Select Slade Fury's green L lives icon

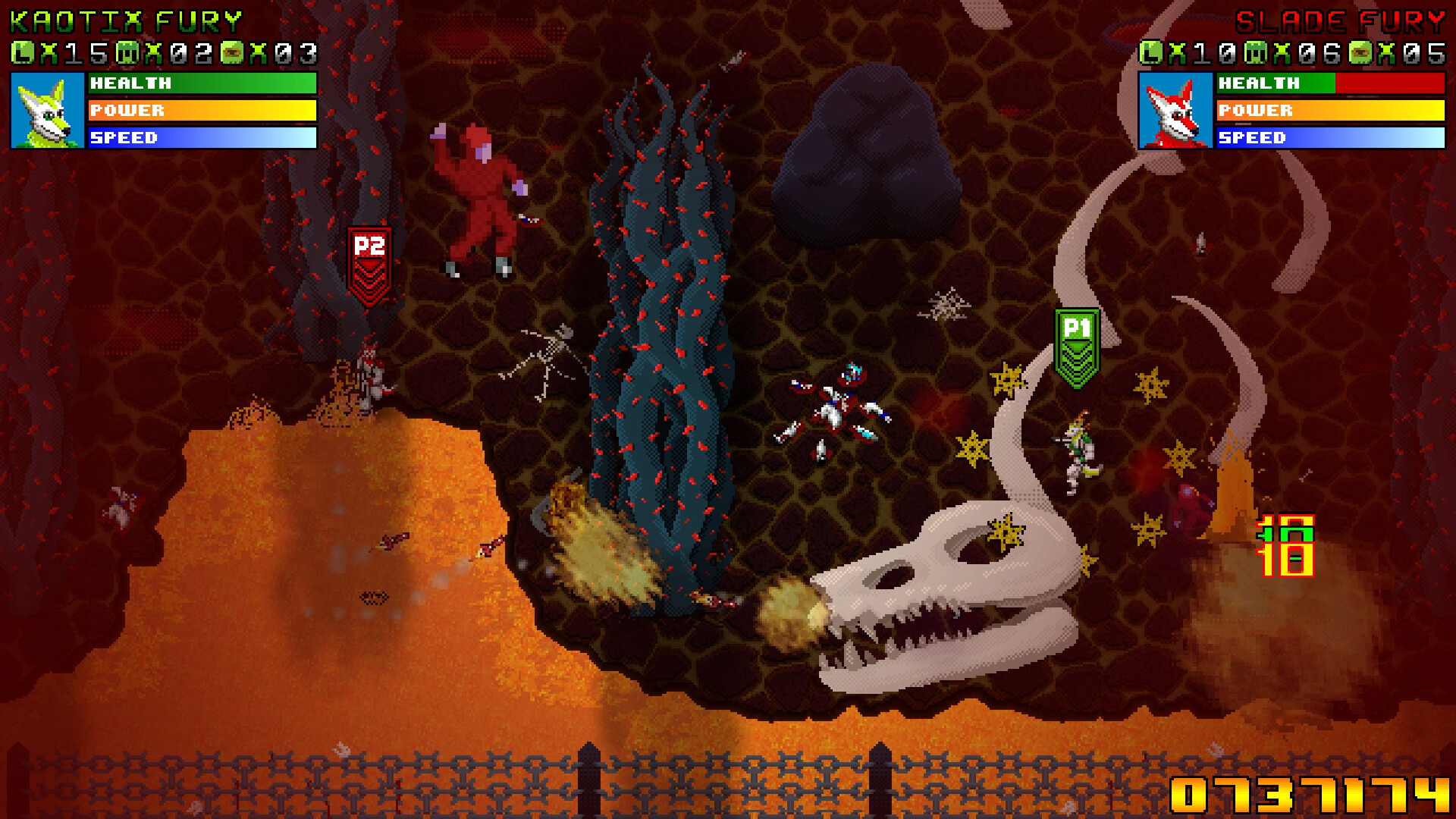click(1151, 52)
